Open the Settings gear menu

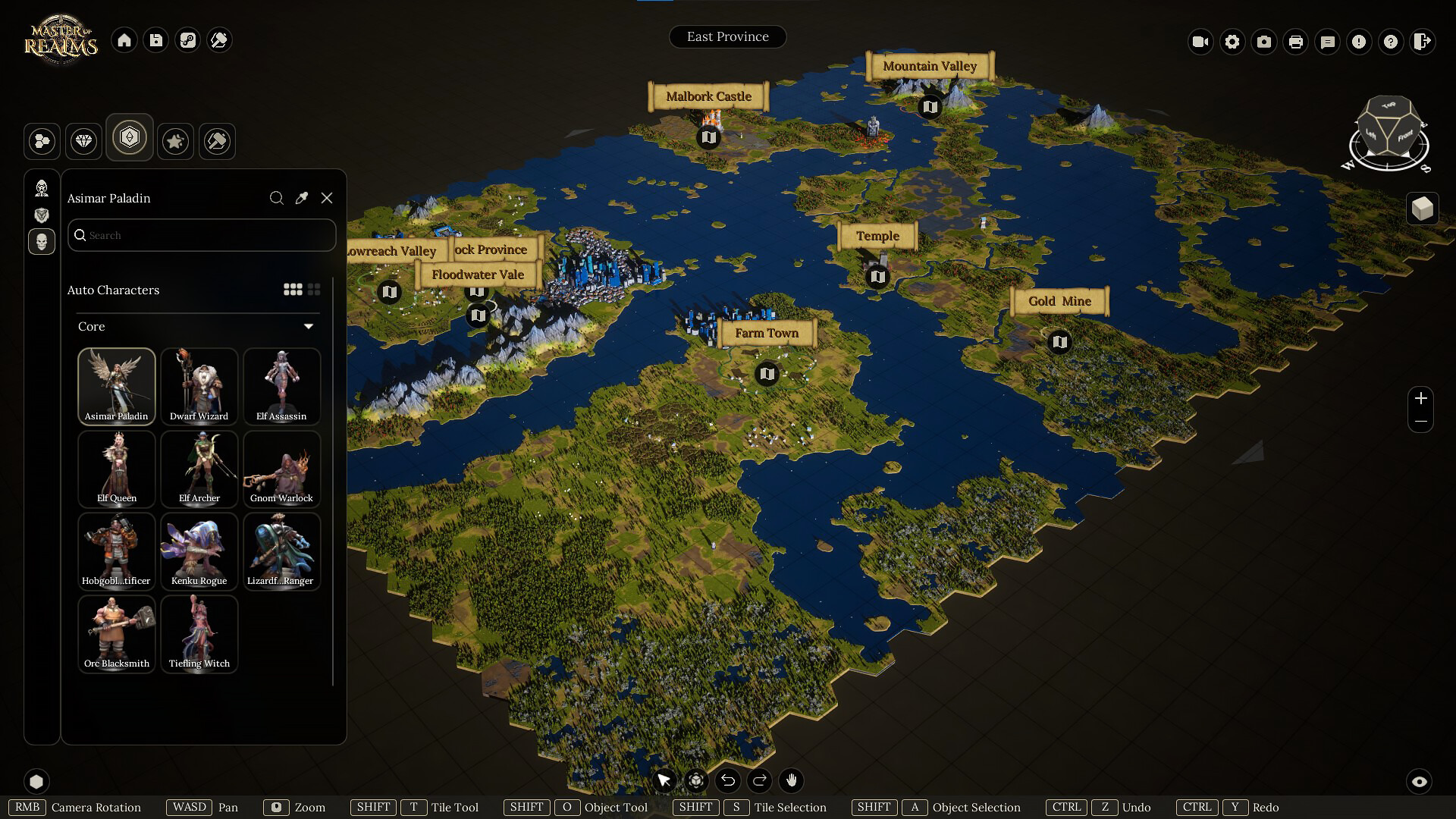[1232, 42]
